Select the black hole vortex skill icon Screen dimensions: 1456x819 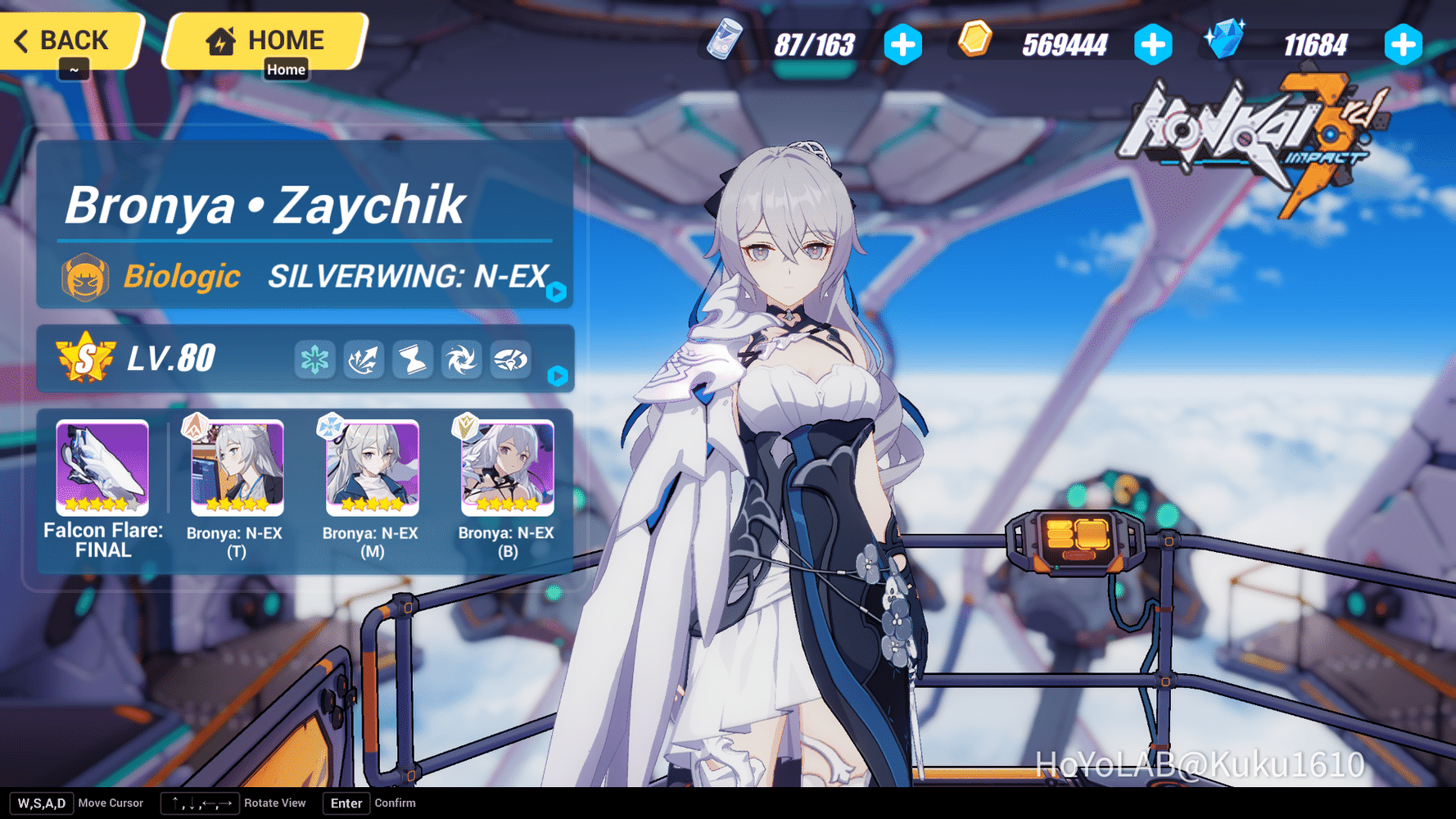point(461,359)
